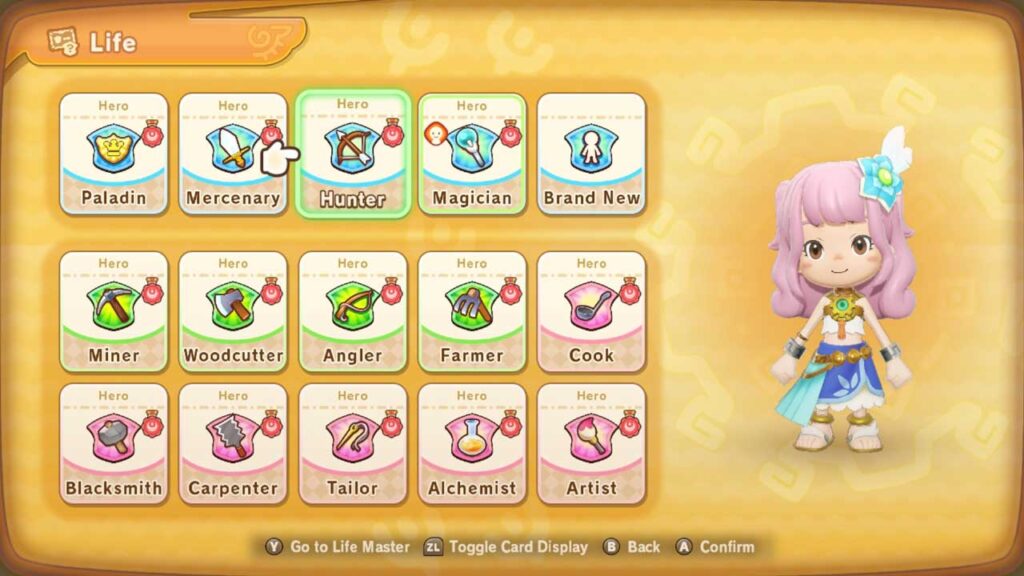1024x576 pixels.
Task: Select the Blacksmith life card
Action: pos(113,443)
